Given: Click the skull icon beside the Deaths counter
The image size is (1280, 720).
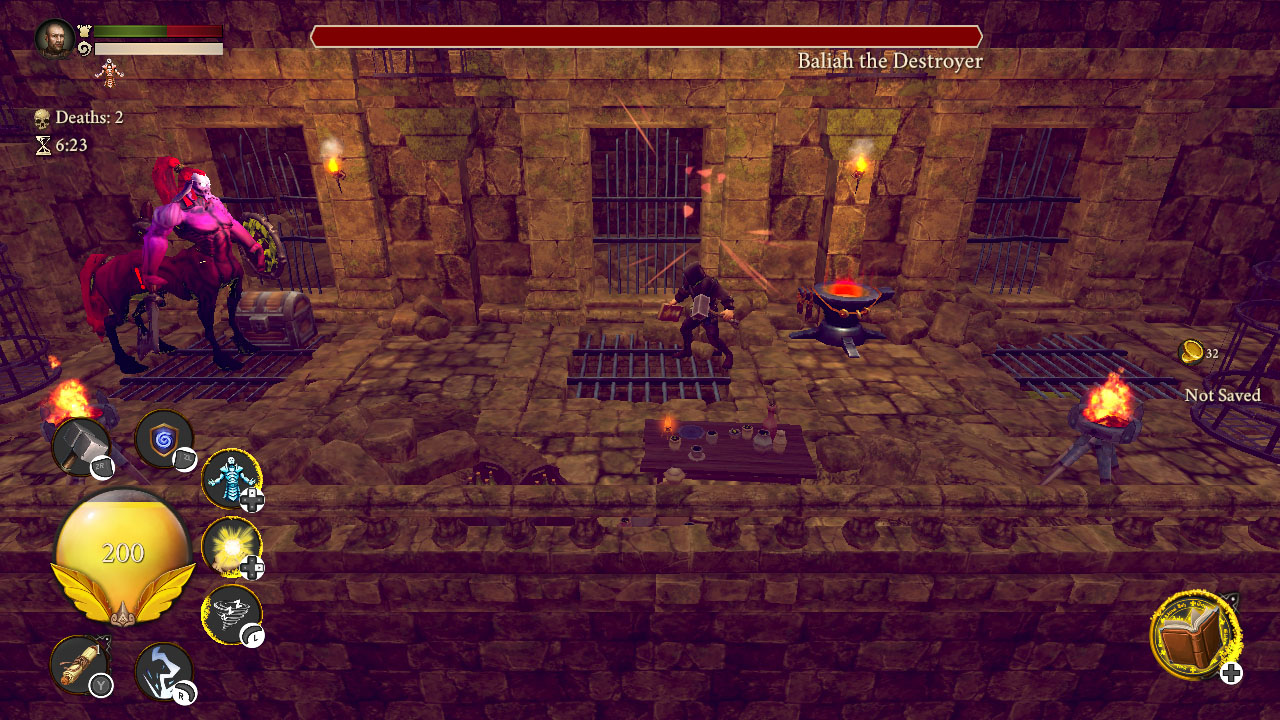Looking at the screenshot, I should 41,117.
